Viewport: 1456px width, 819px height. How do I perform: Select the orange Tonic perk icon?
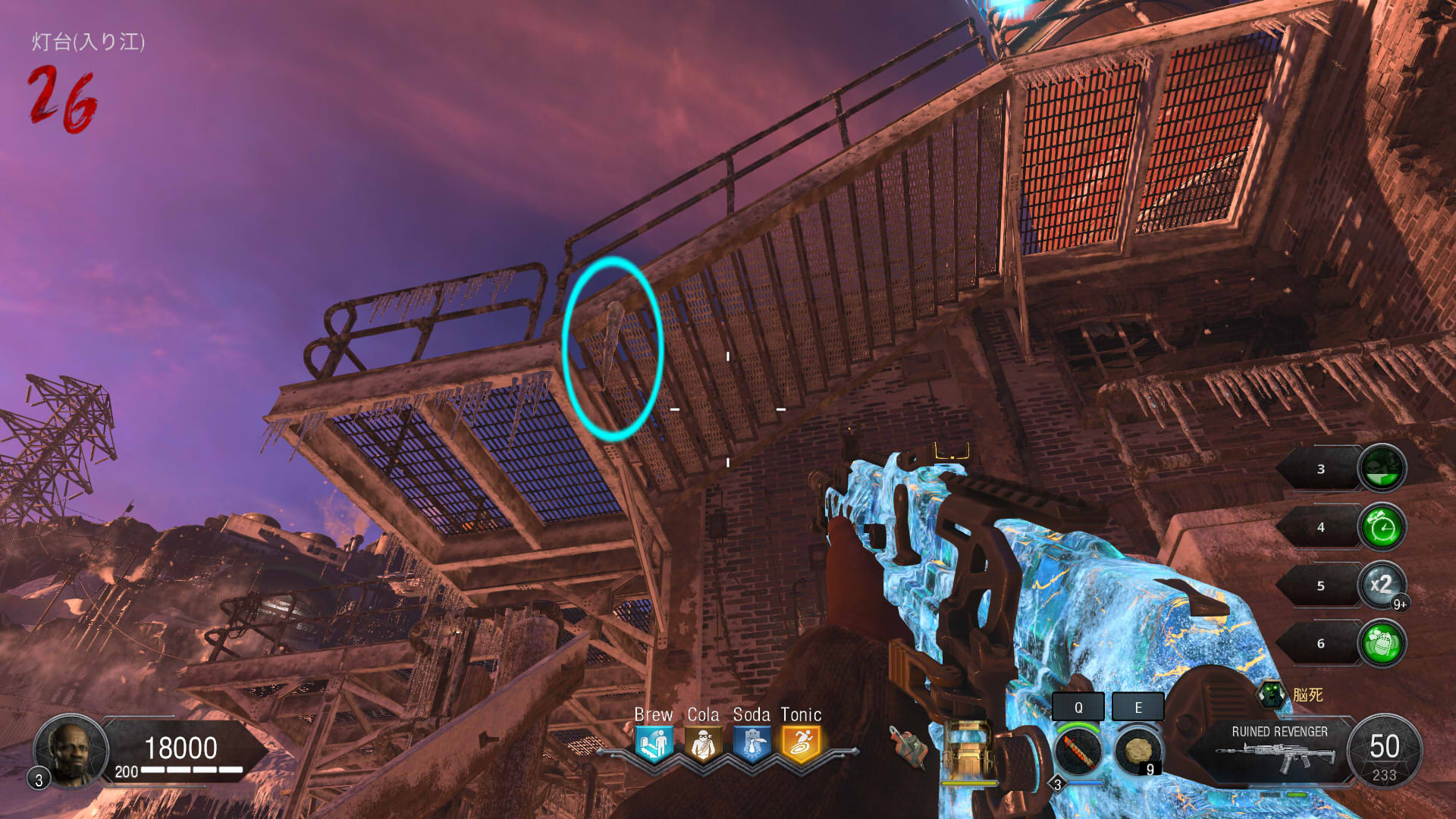pyautogui.click(x=801, y=744)
